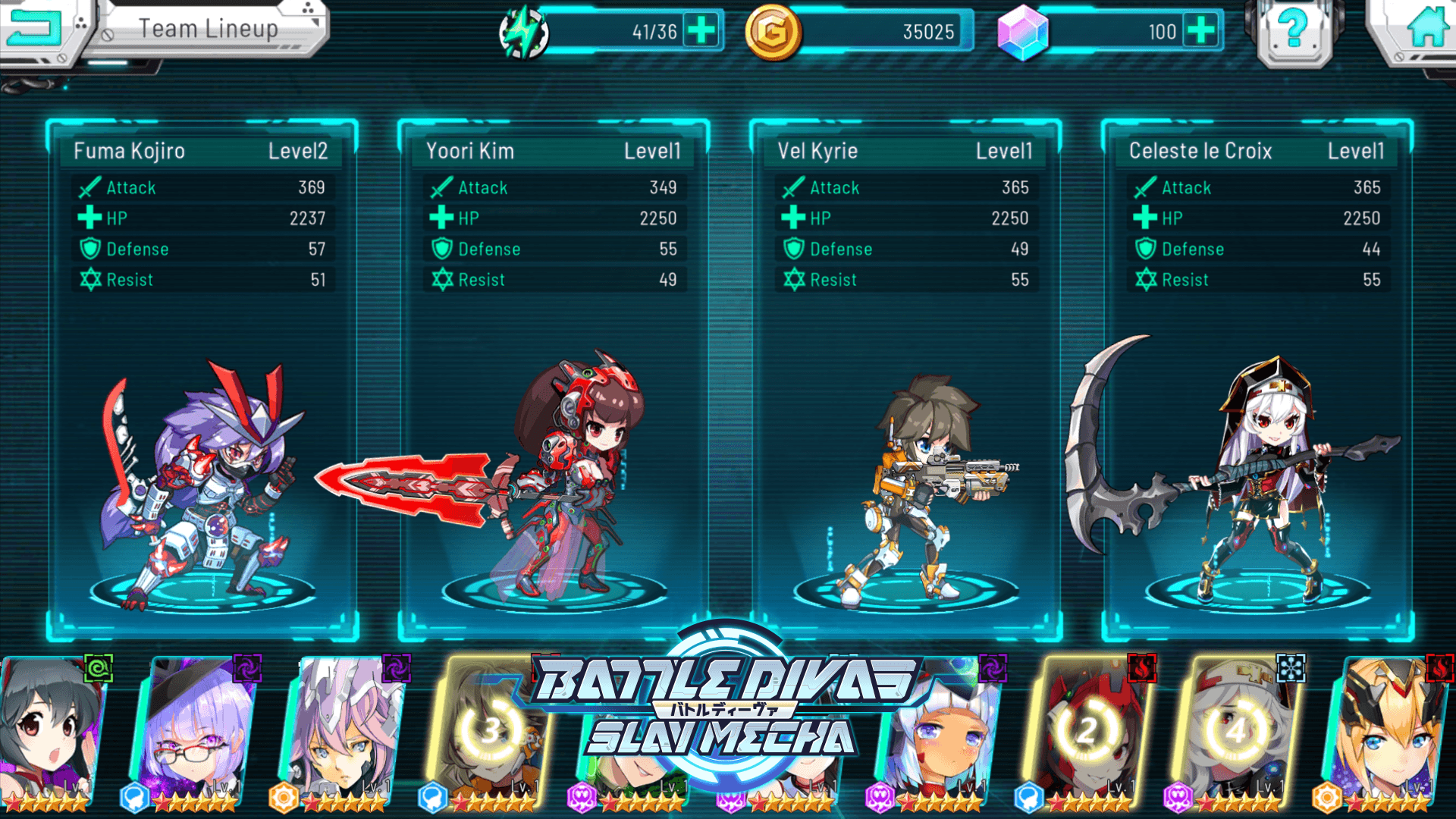The height and width of the screenshot is (819, 1456).
Task: Select Yoori Kim's lineup panel
Action: click(554, 379)
